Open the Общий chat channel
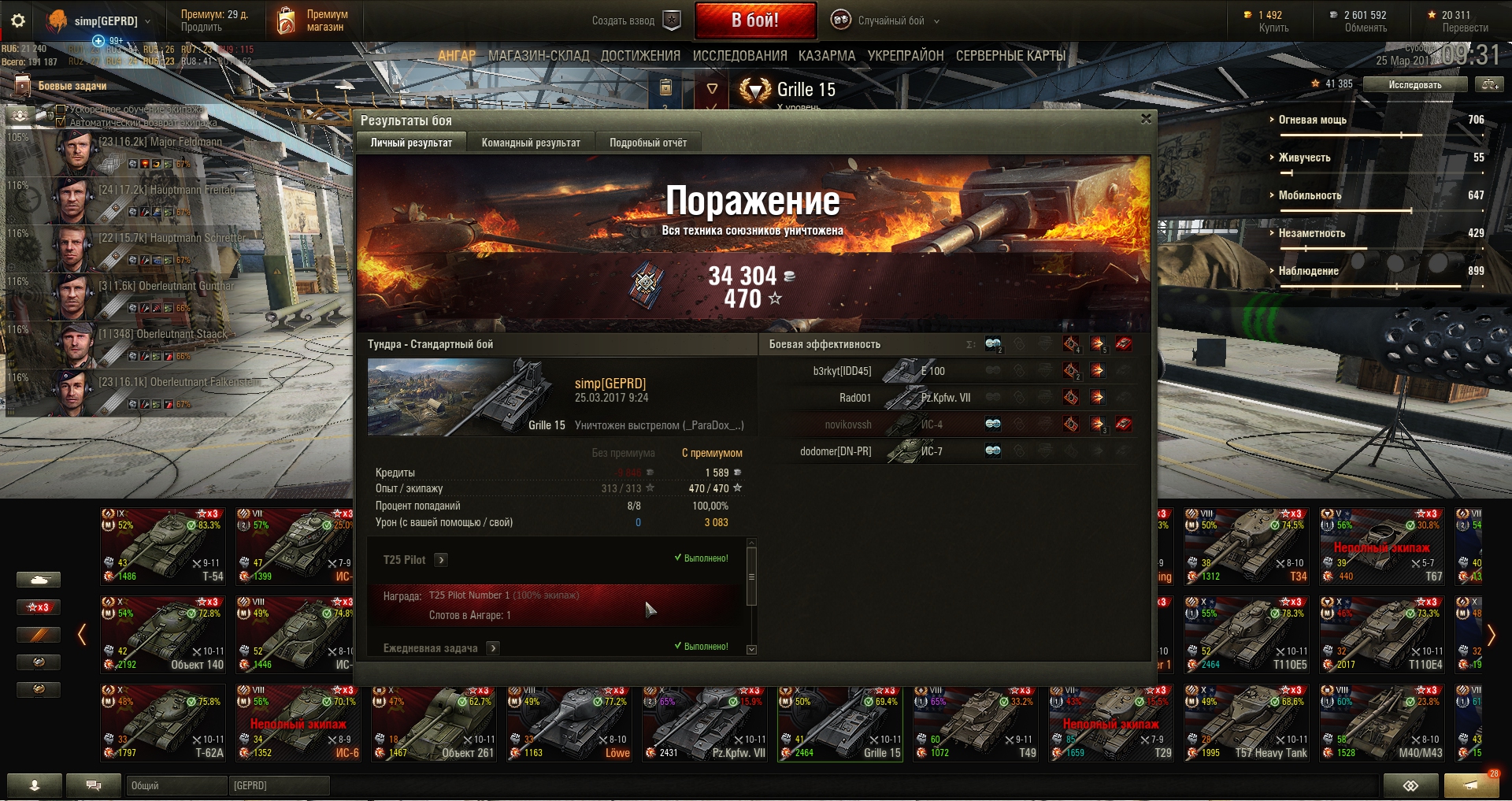1512x801 pixels. coord(175,785)
